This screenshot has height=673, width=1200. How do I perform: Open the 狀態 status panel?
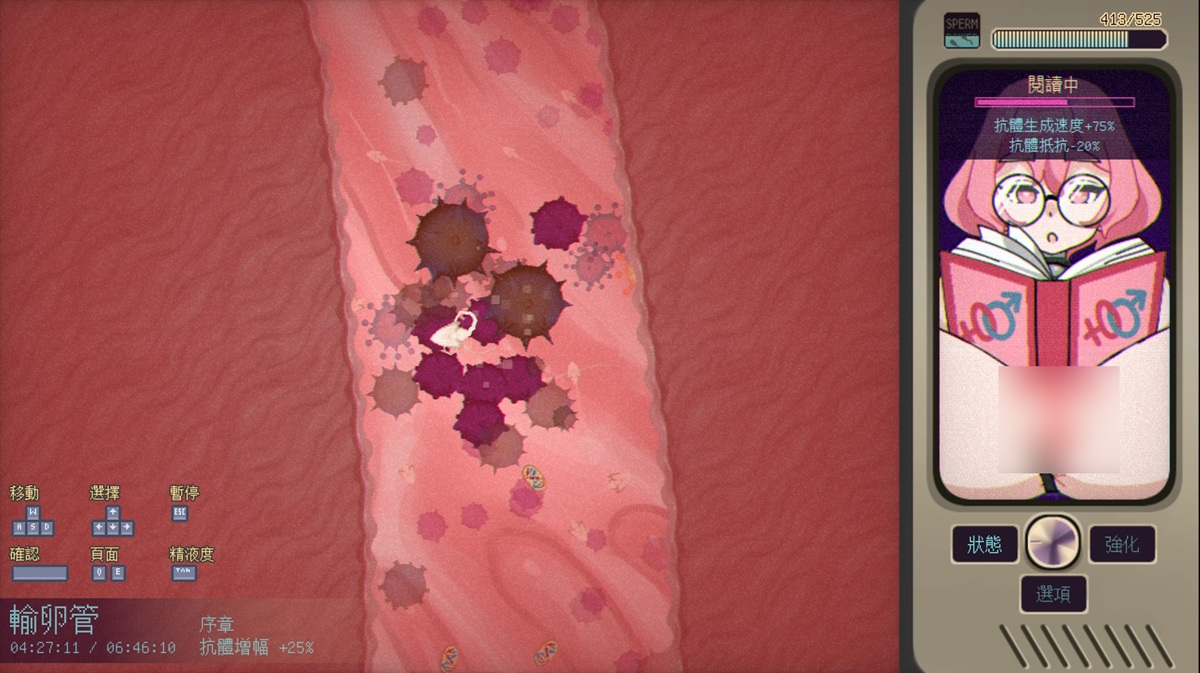pos(984,545)
